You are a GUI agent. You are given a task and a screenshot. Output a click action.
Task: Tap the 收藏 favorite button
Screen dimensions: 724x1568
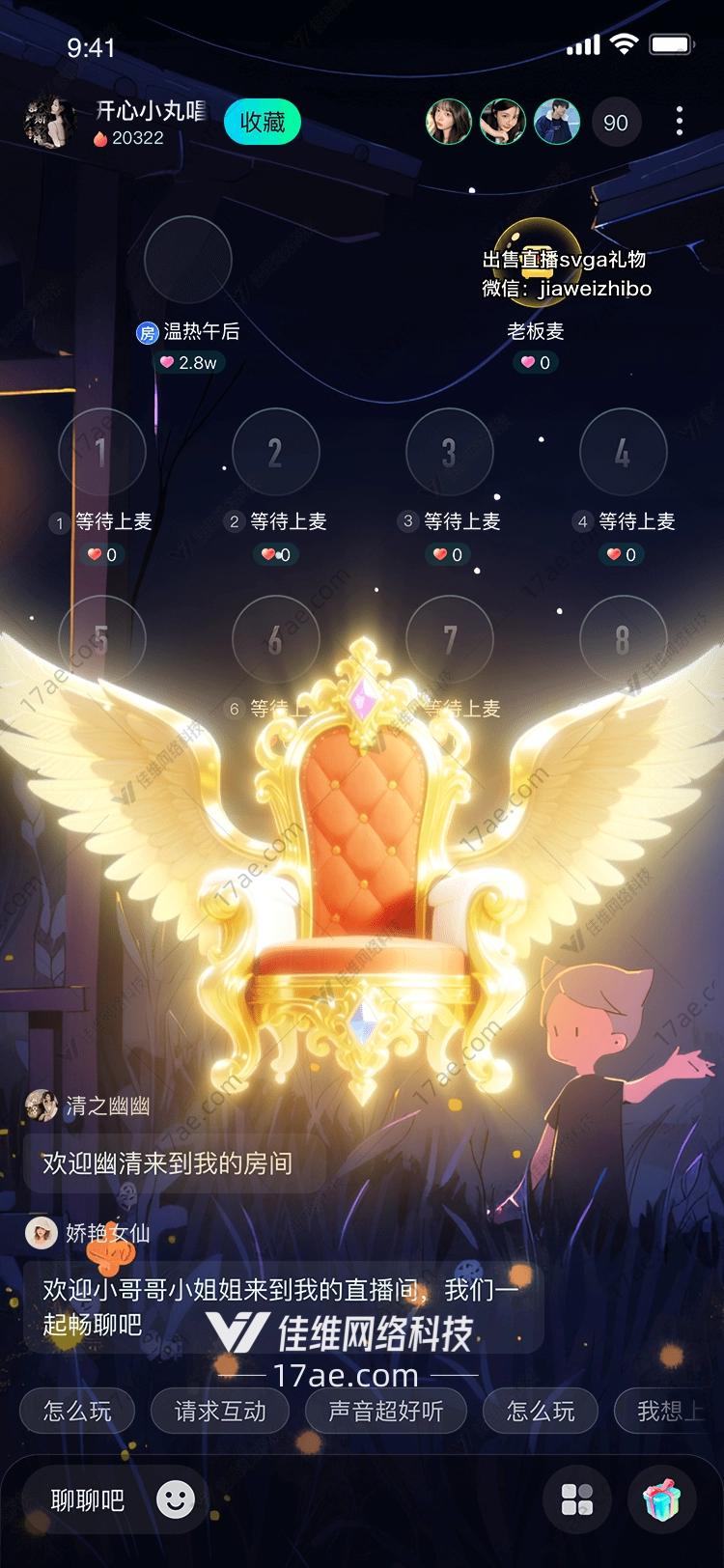pyautogui.click(x=263, y=123)
